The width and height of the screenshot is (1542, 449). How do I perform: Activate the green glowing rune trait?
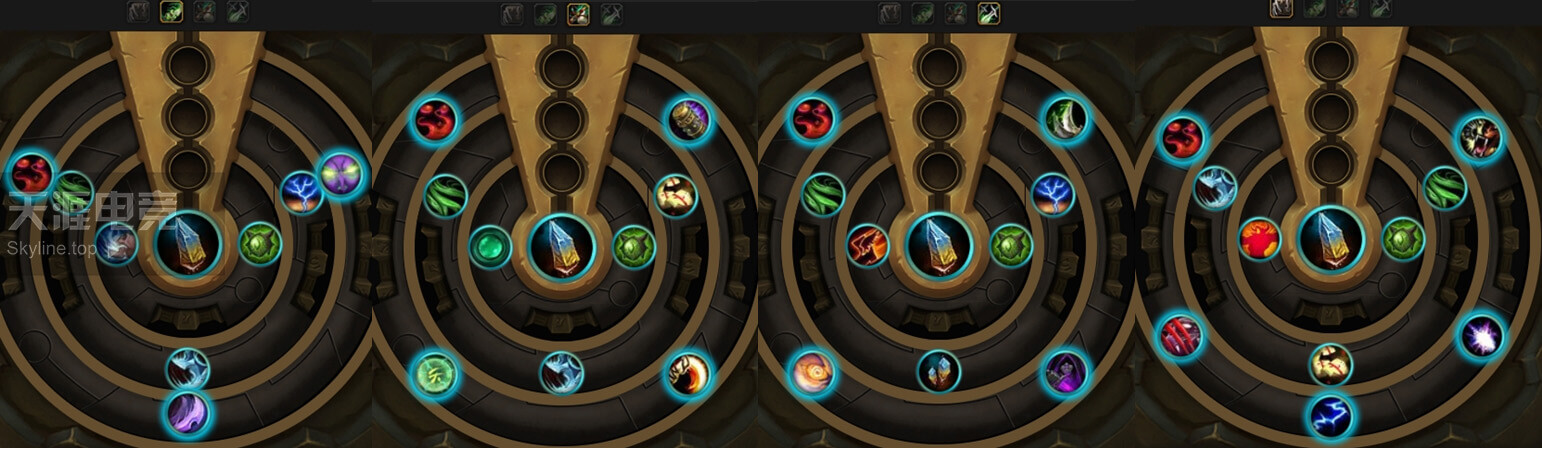[435, 375]
